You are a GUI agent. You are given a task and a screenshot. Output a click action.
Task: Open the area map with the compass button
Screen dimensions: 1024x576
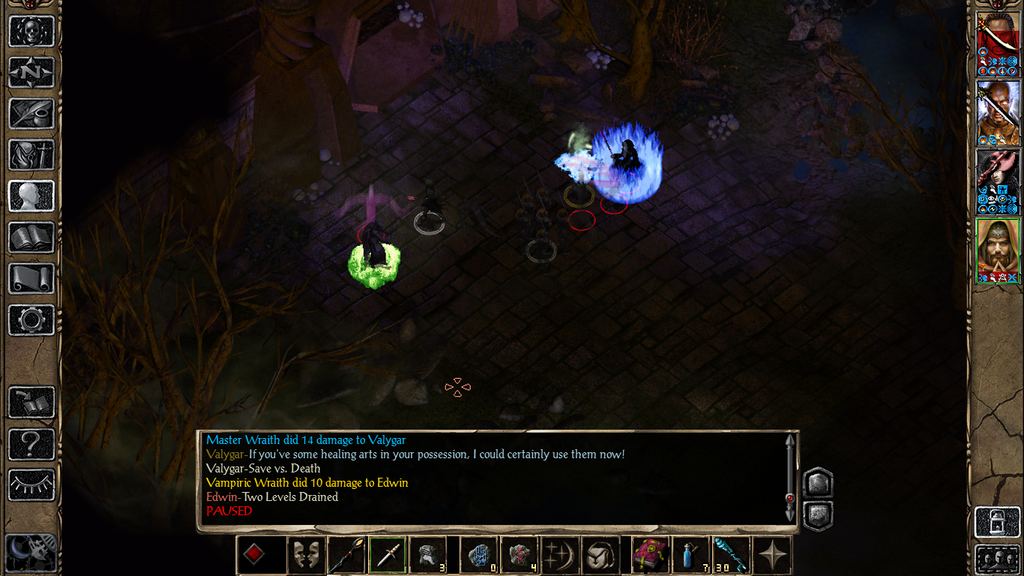click(31, 72)
